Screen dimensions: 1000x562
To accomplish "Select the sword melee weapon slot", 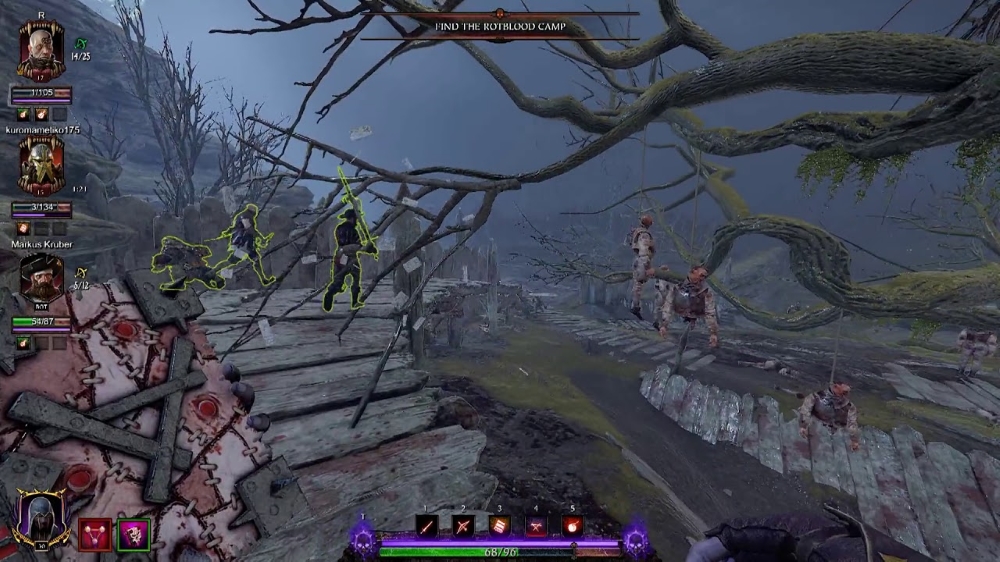I will click(427, 526).
